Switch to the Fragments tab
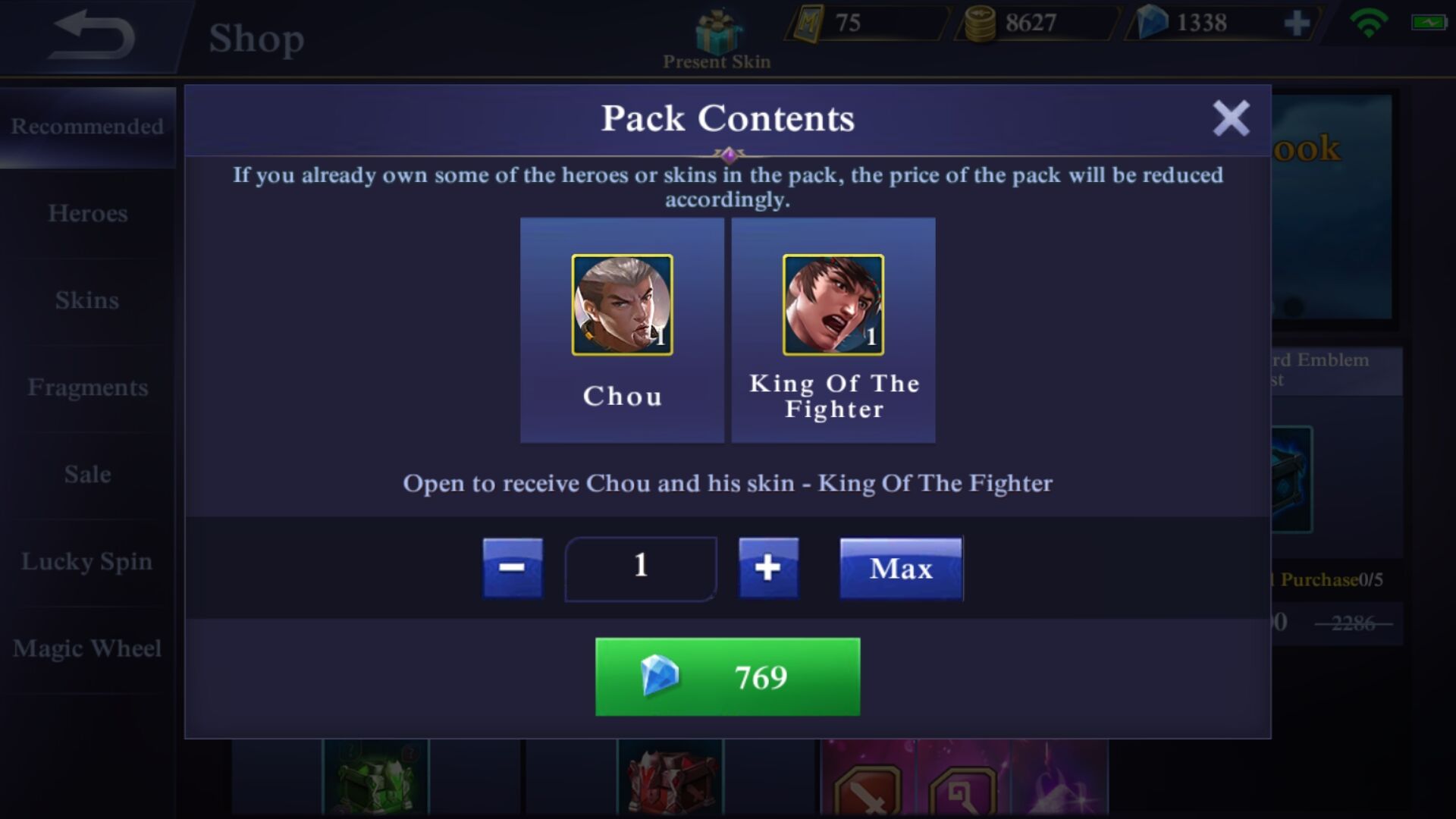The height and width of the screenshot is (819, 1456). [87, 388]
